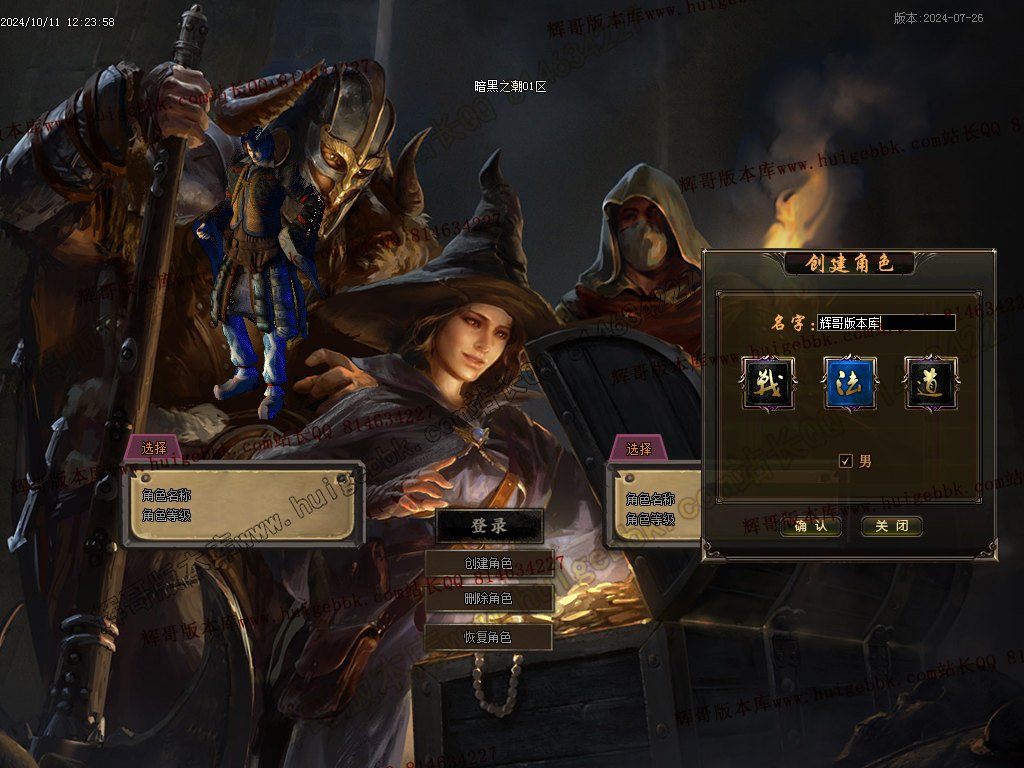
Task: Toggle the 男 male gender checkbox
Action: pyautogui.click(x=846, y=461)
